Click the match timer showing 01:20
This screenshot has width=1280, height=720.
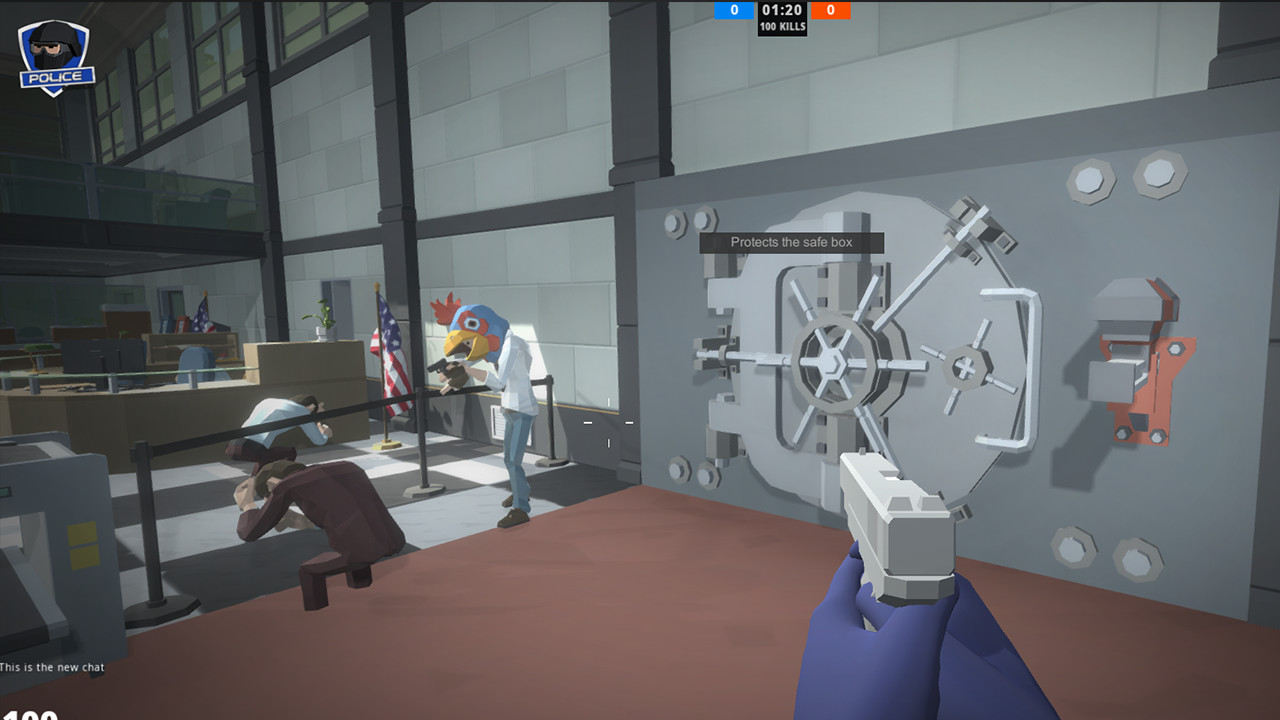tap(783, 9)
